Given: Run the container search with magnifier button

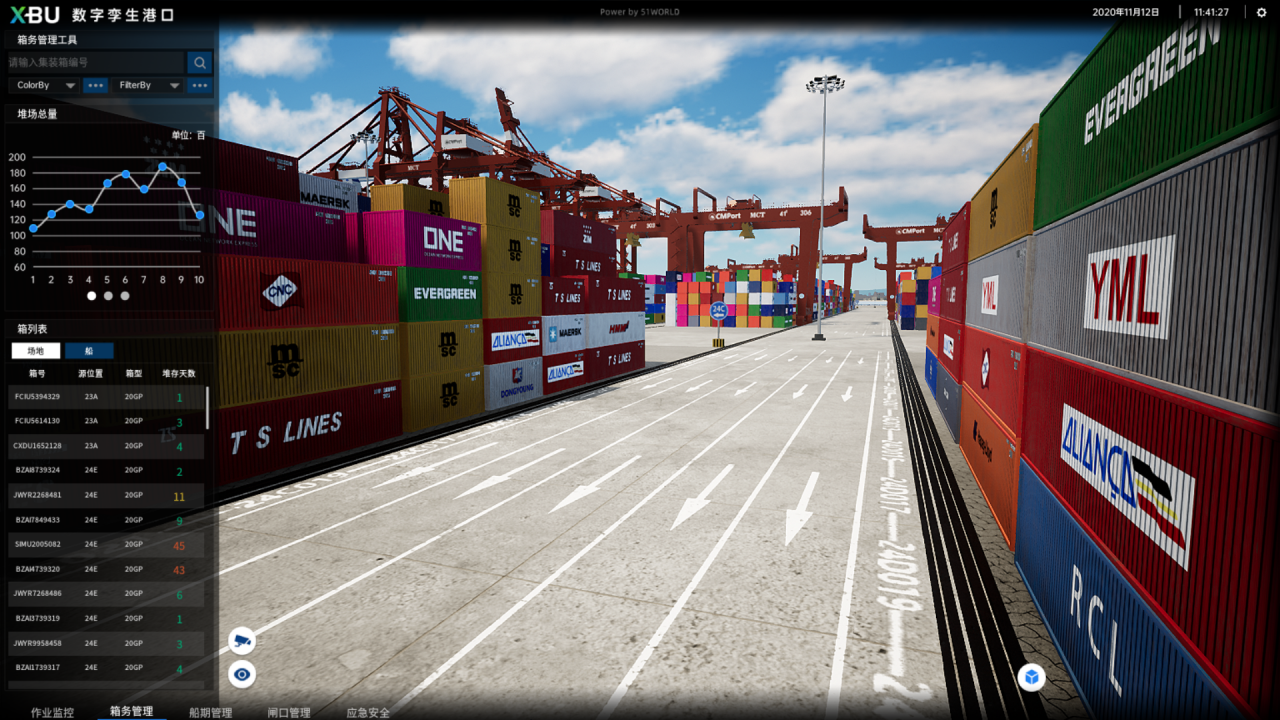Looking at the screenshot, I should pos(200,63).
